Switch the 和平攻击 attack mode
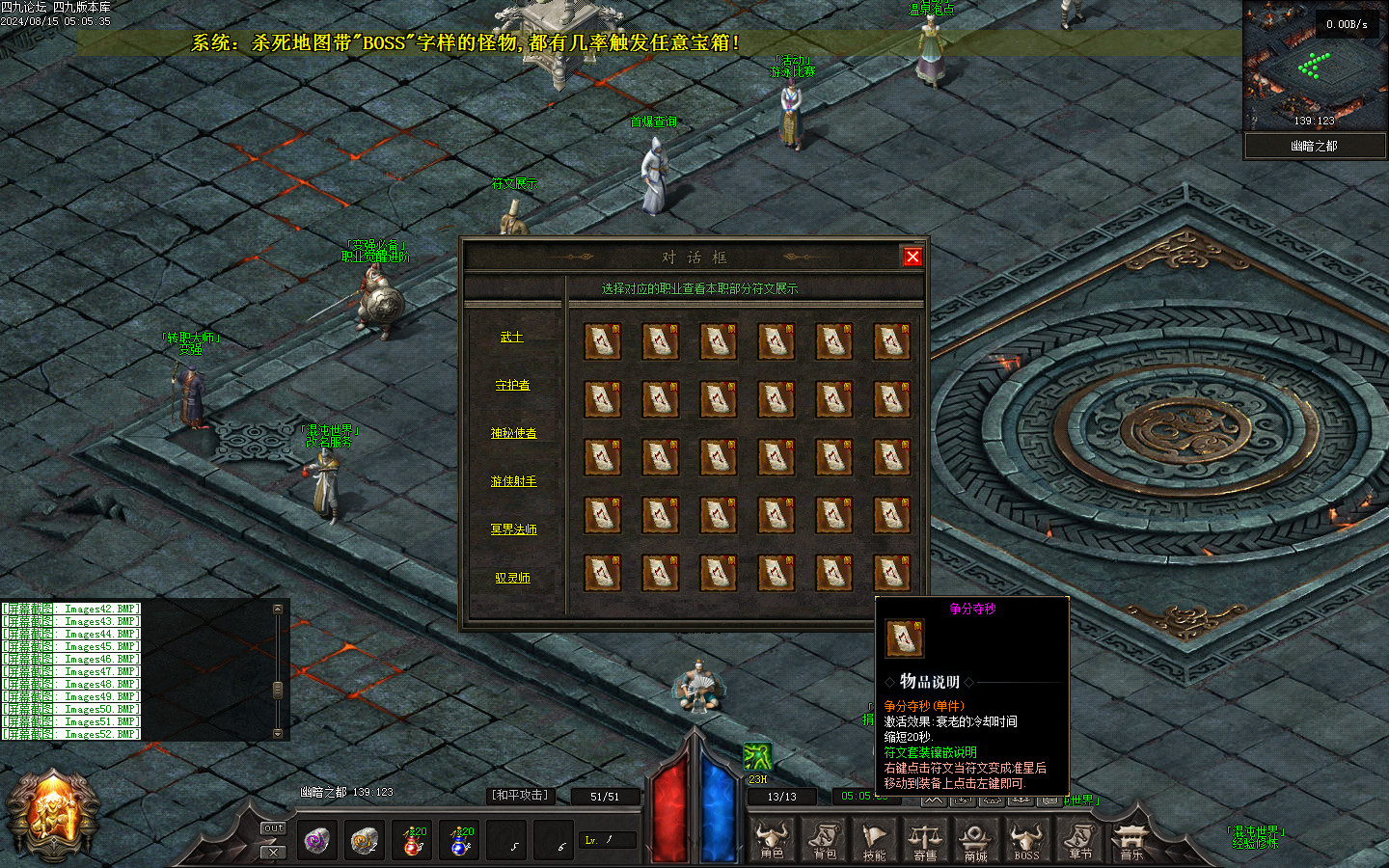 pos(520,795)
